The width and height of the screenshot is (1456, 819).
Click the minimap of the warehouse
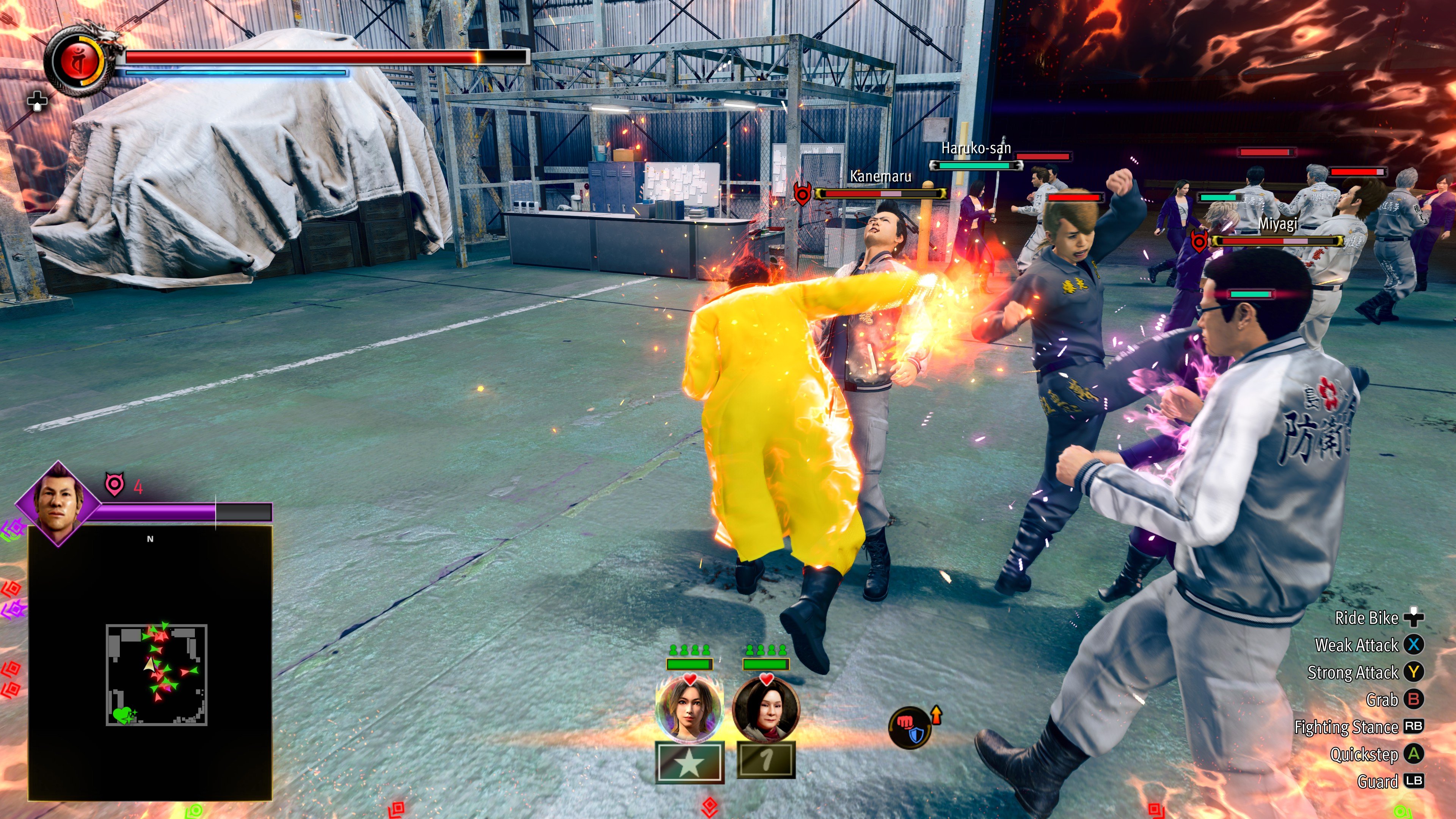156,674
